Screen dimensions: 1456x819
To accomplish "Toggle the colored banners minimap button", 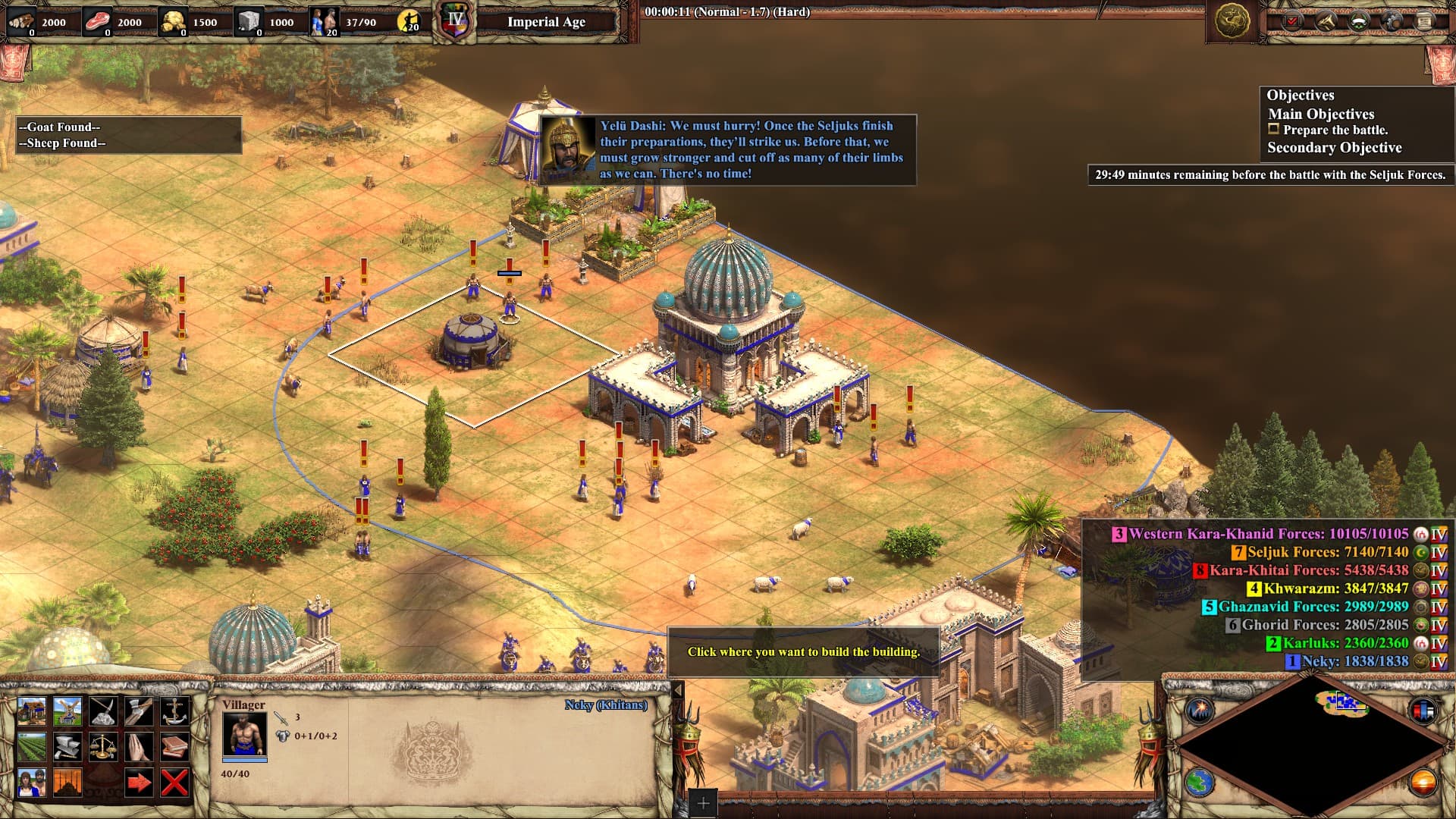I will tap(1423, 711).
